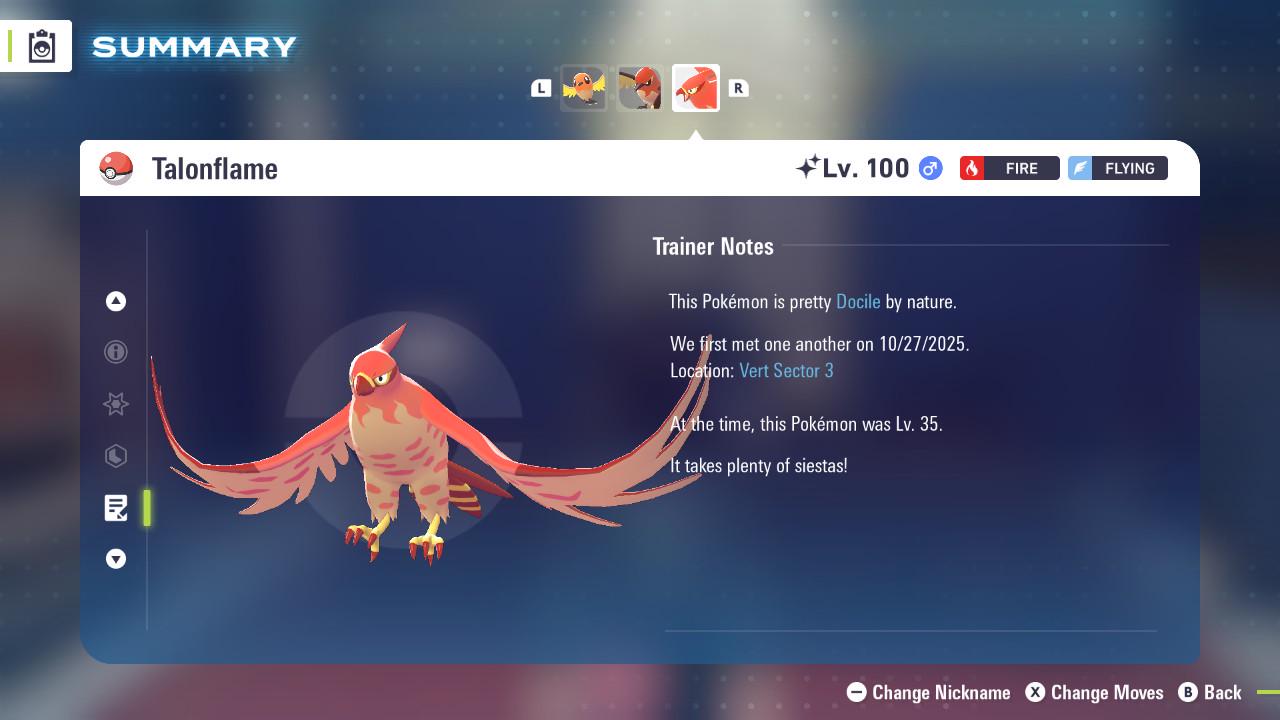Open the info page icon in the sidebar
1280x720 pixels.
(116, 353)
